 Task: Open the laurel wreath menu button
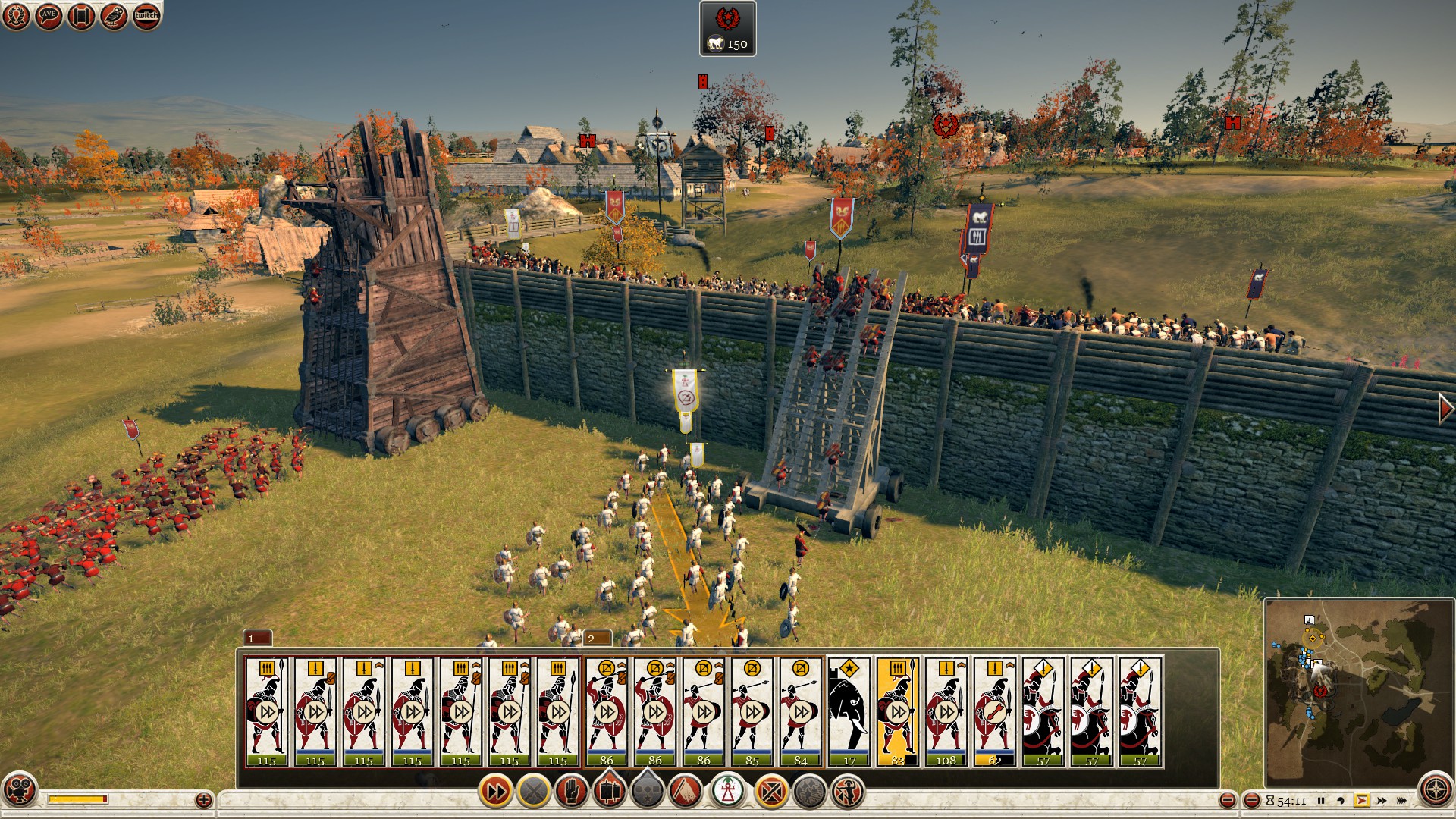tap(16, 16)
